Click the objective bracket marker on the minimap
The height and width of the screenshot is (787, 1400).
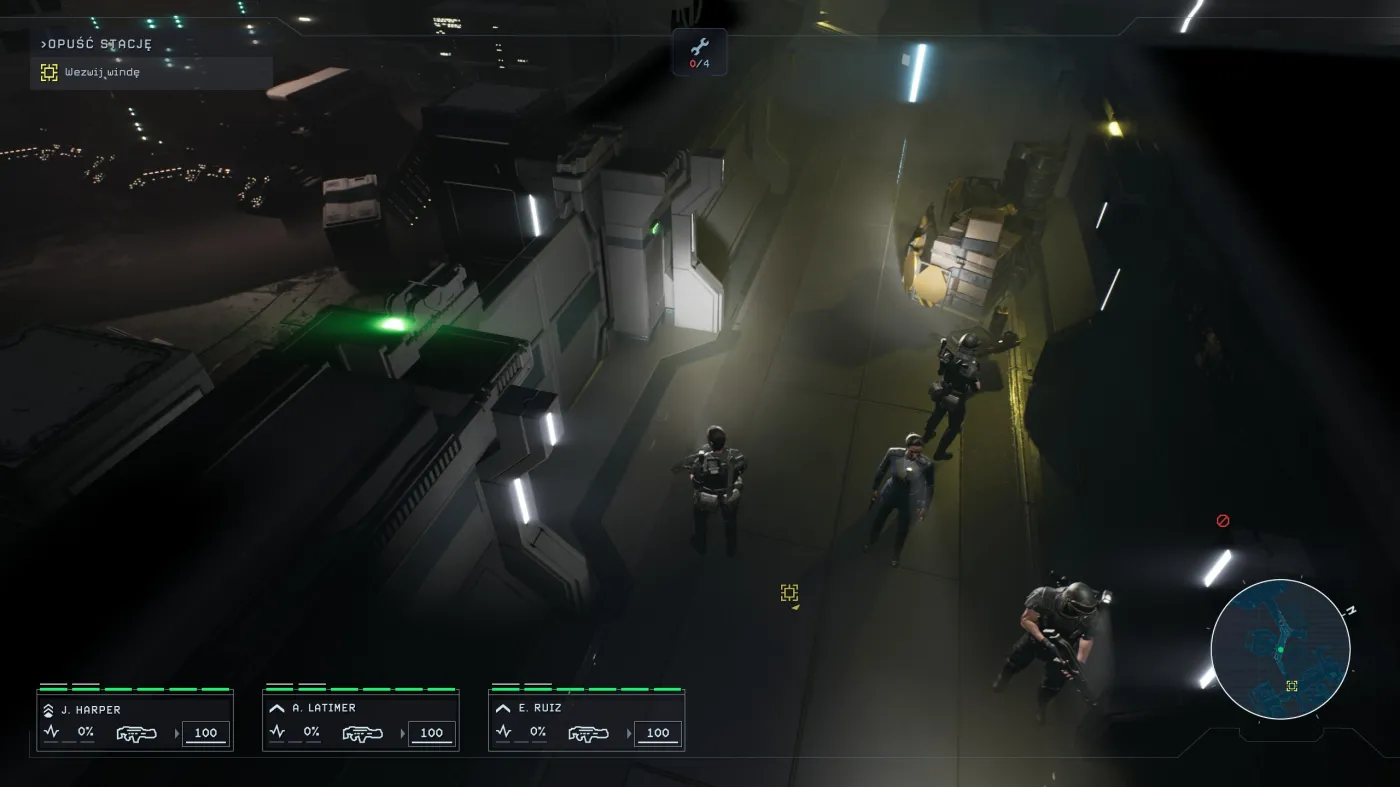click(x=1292, y=687)
